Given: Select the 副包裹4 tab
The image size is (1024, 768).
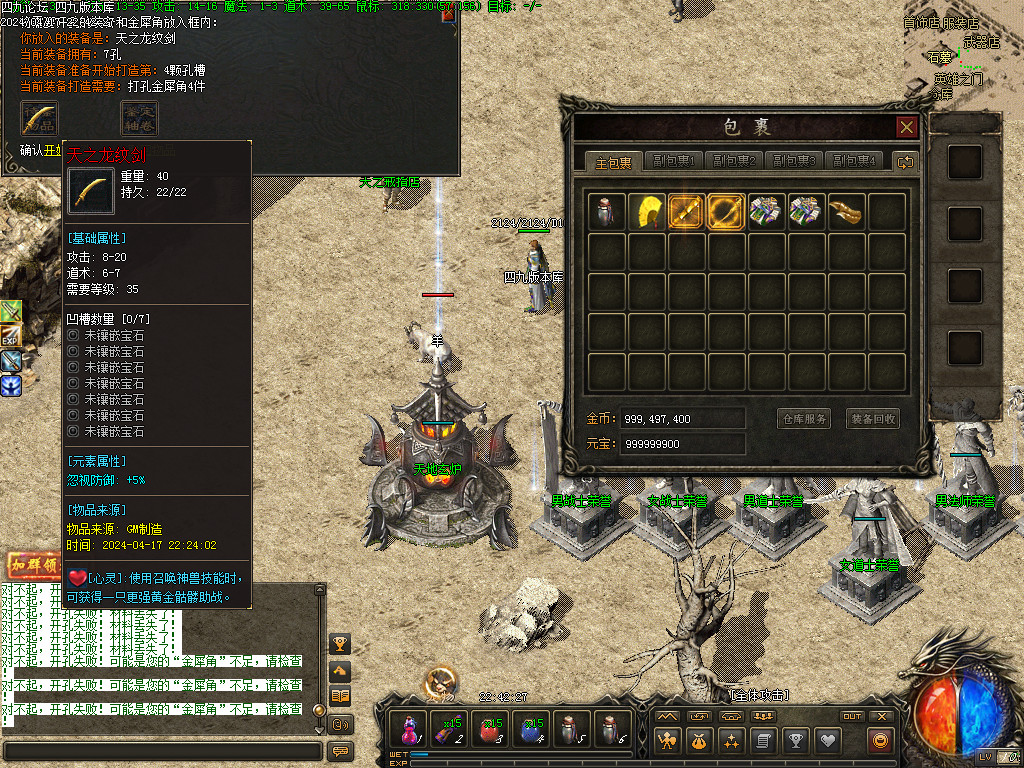Looking at the screenshot, I should tap(851, 162).
